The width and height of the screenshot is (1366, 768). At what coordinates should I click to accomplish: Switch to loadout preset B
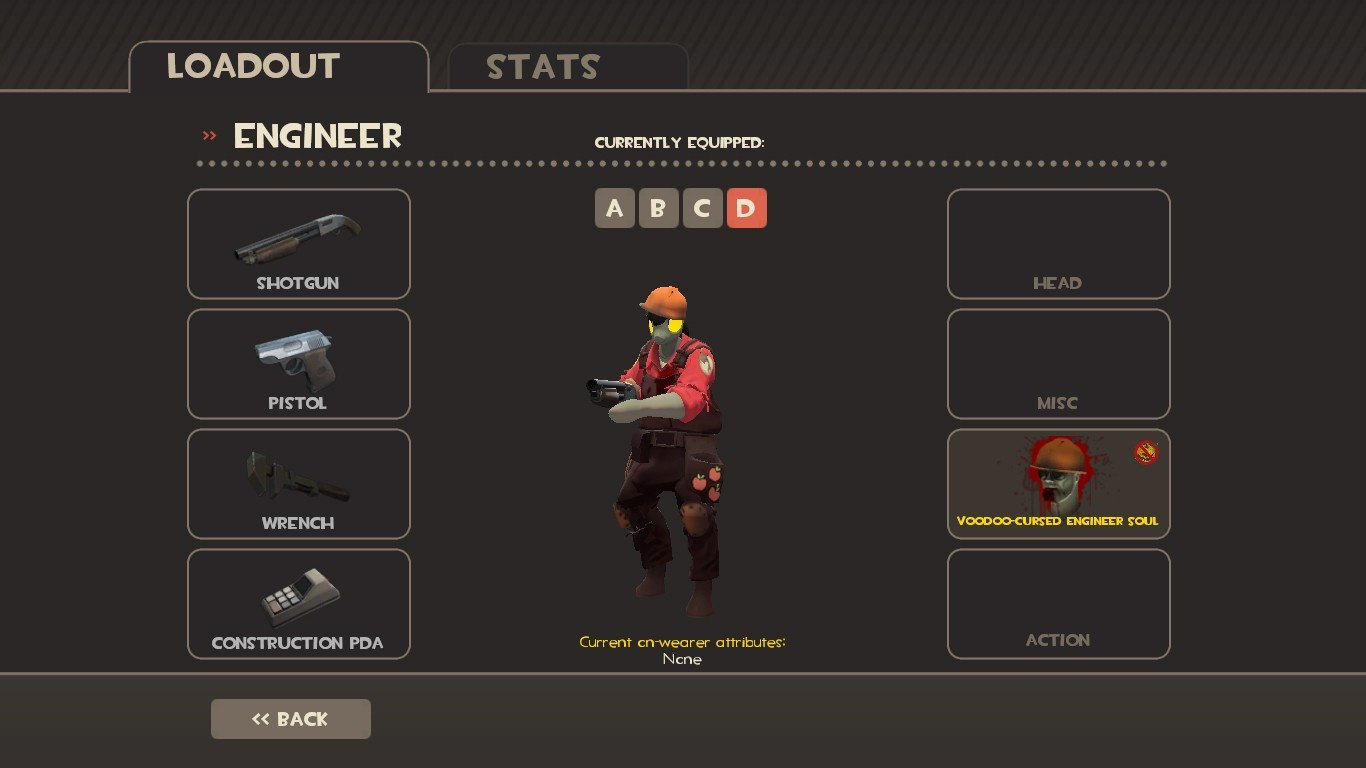(x=658, y=209)
